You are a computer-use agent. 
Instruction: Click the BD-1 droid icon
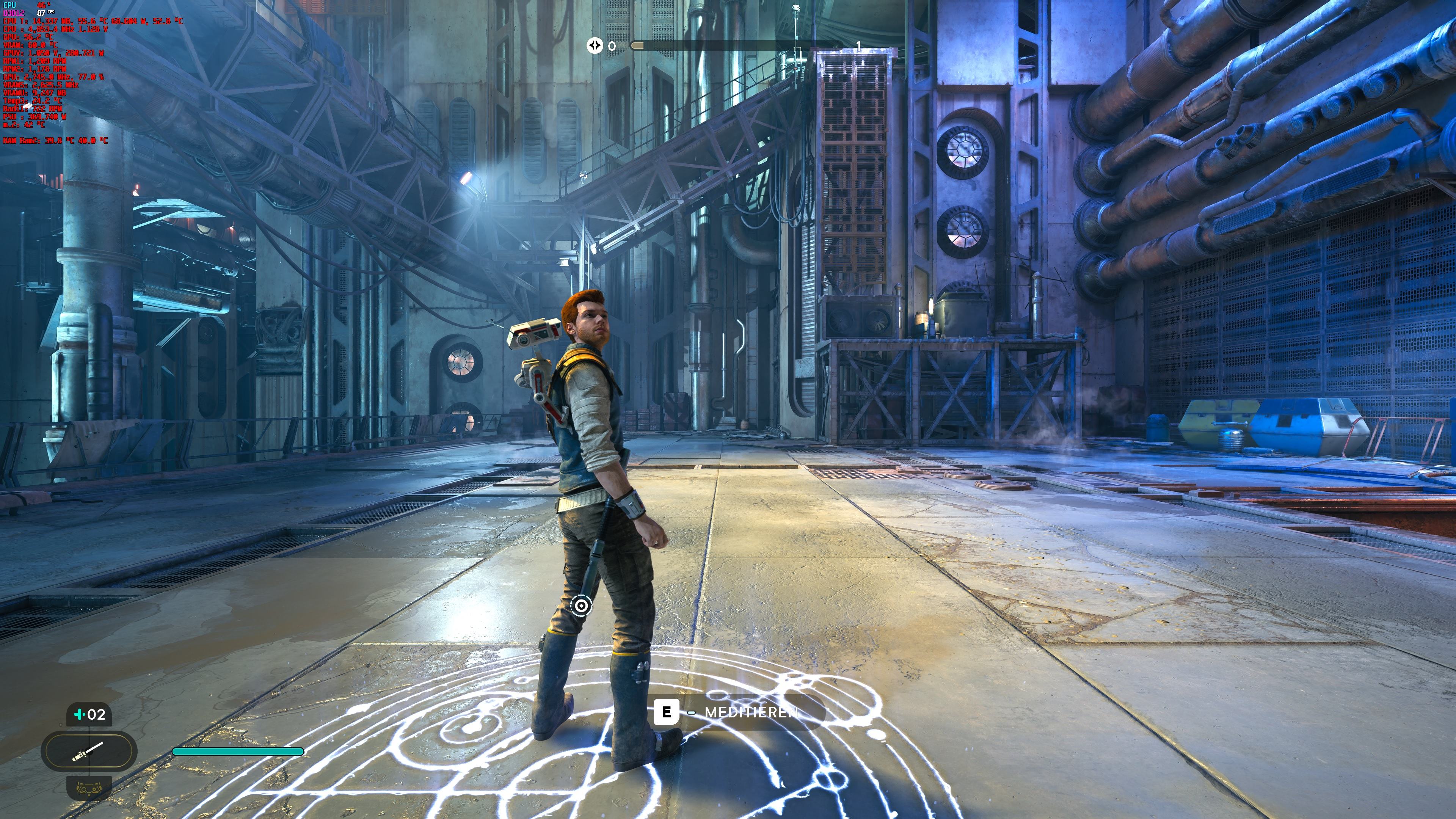coord(89,788)
